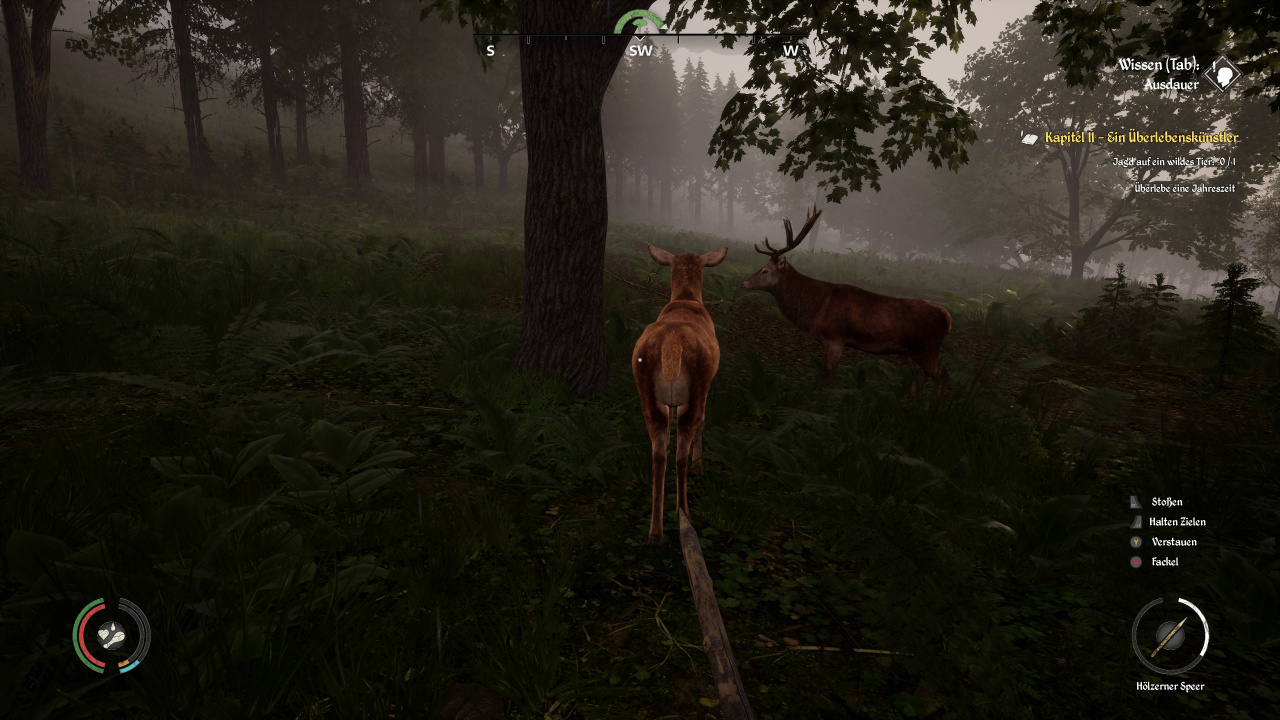Open the Wissen knowledge head icon
Viewport: 1280px width, 720px height.
pyautogui.click(x=1222, y=75)
